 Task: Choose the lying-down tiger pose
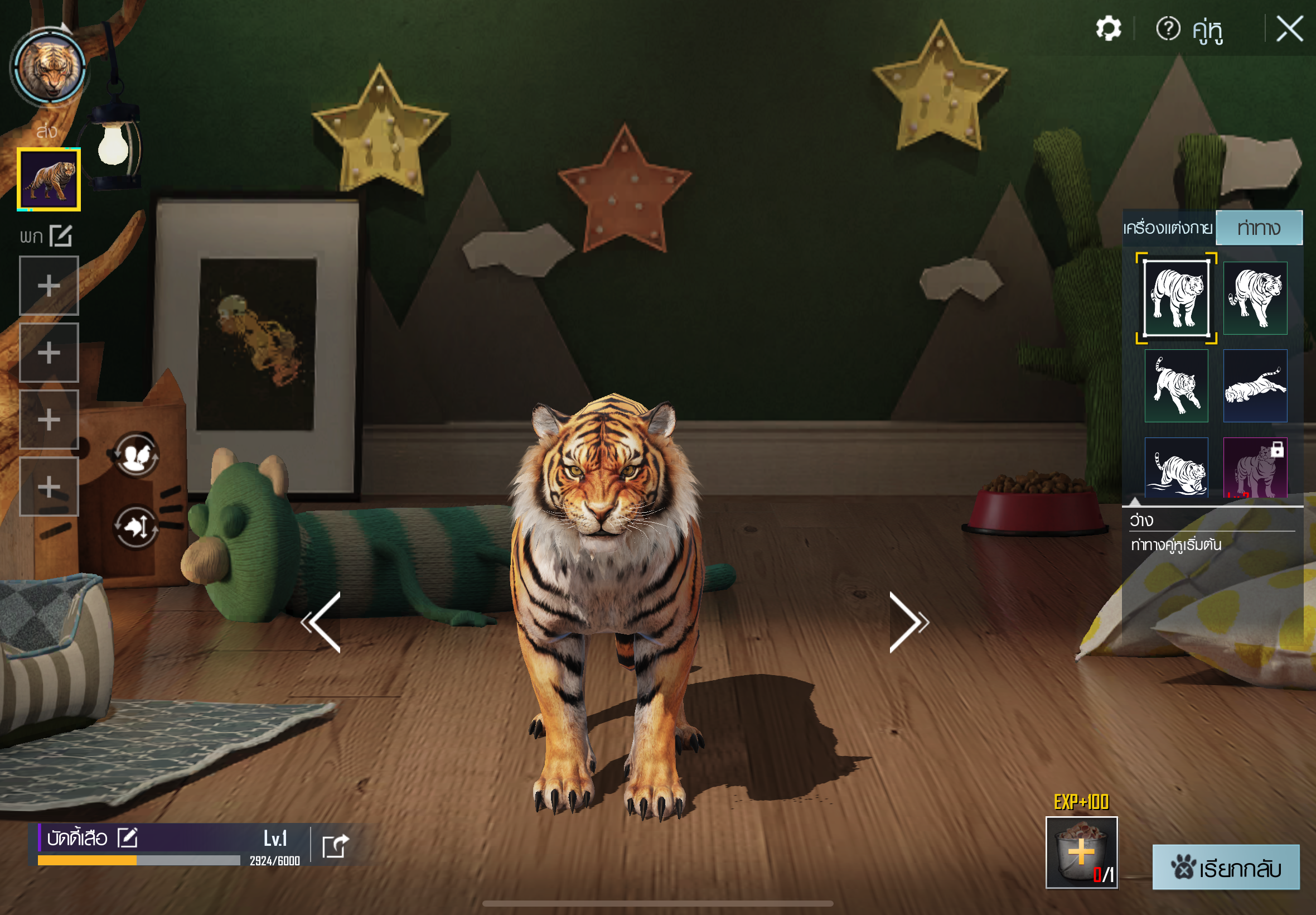click(1255, 386)
